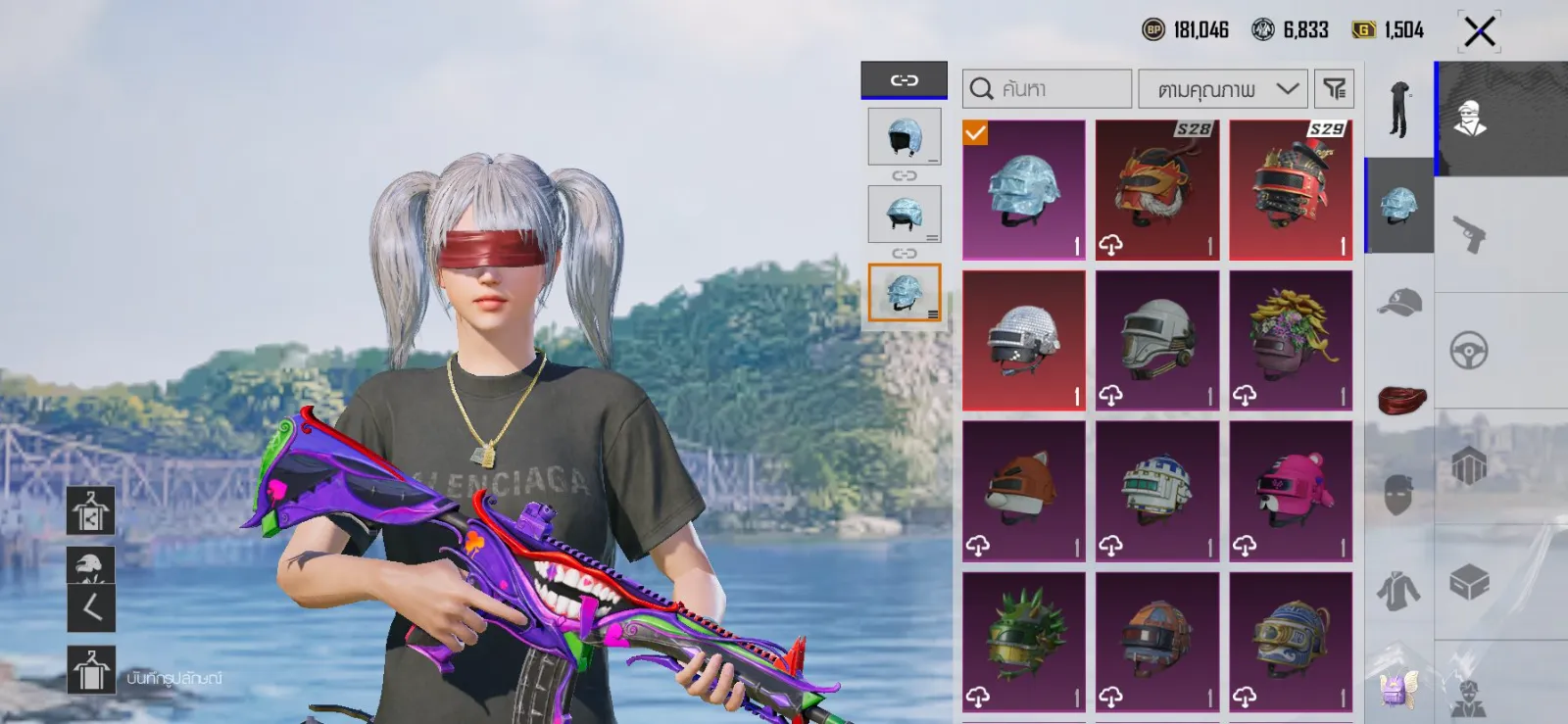Image resolution: width=1568 pixels, height=724 pixels.
Task: Open the sort-by-quality dropdown
Action: [x=1223, y=89]
